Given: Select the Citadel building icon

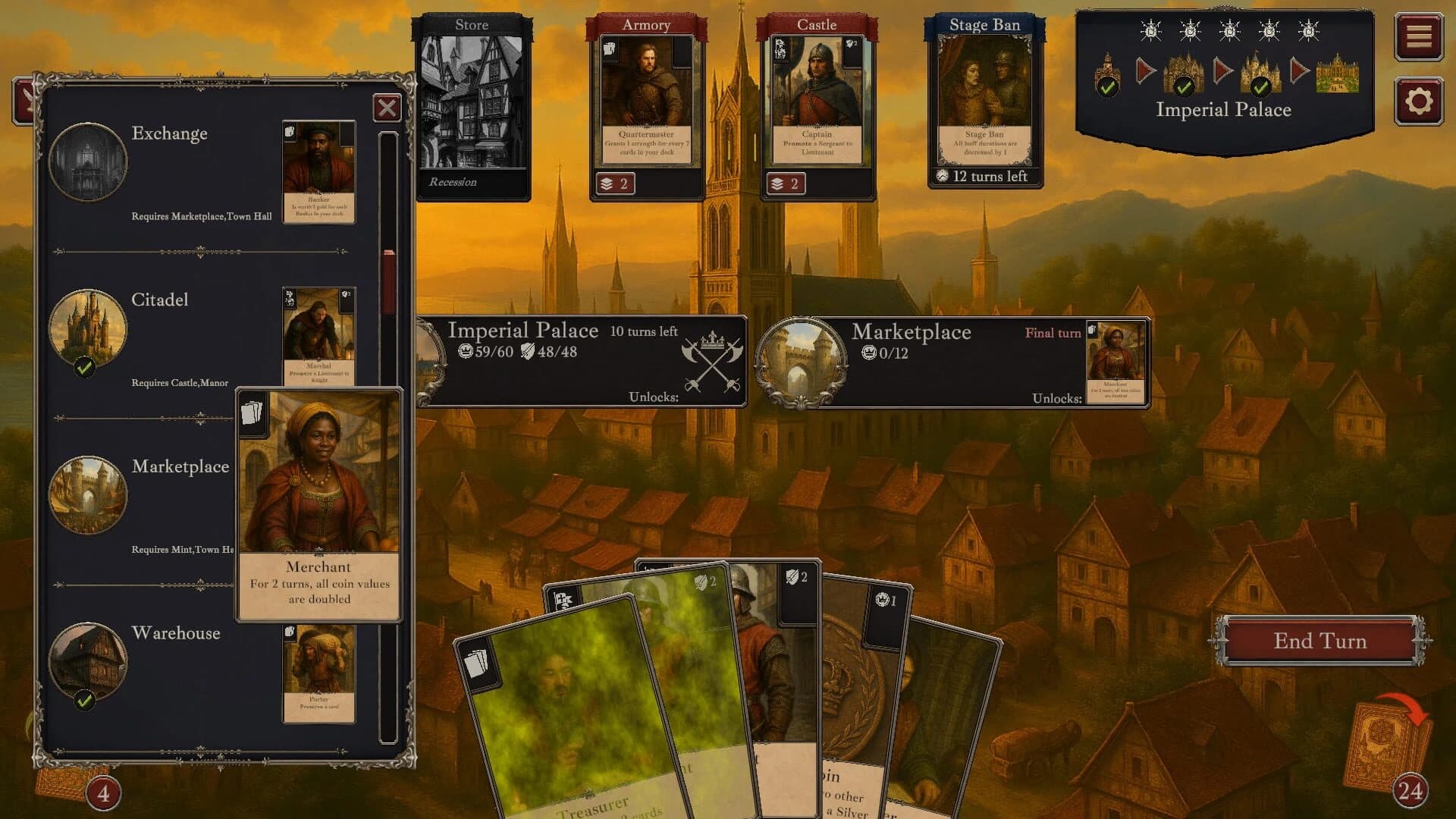Looking at the screenshot, I should (x=88, y=328).
